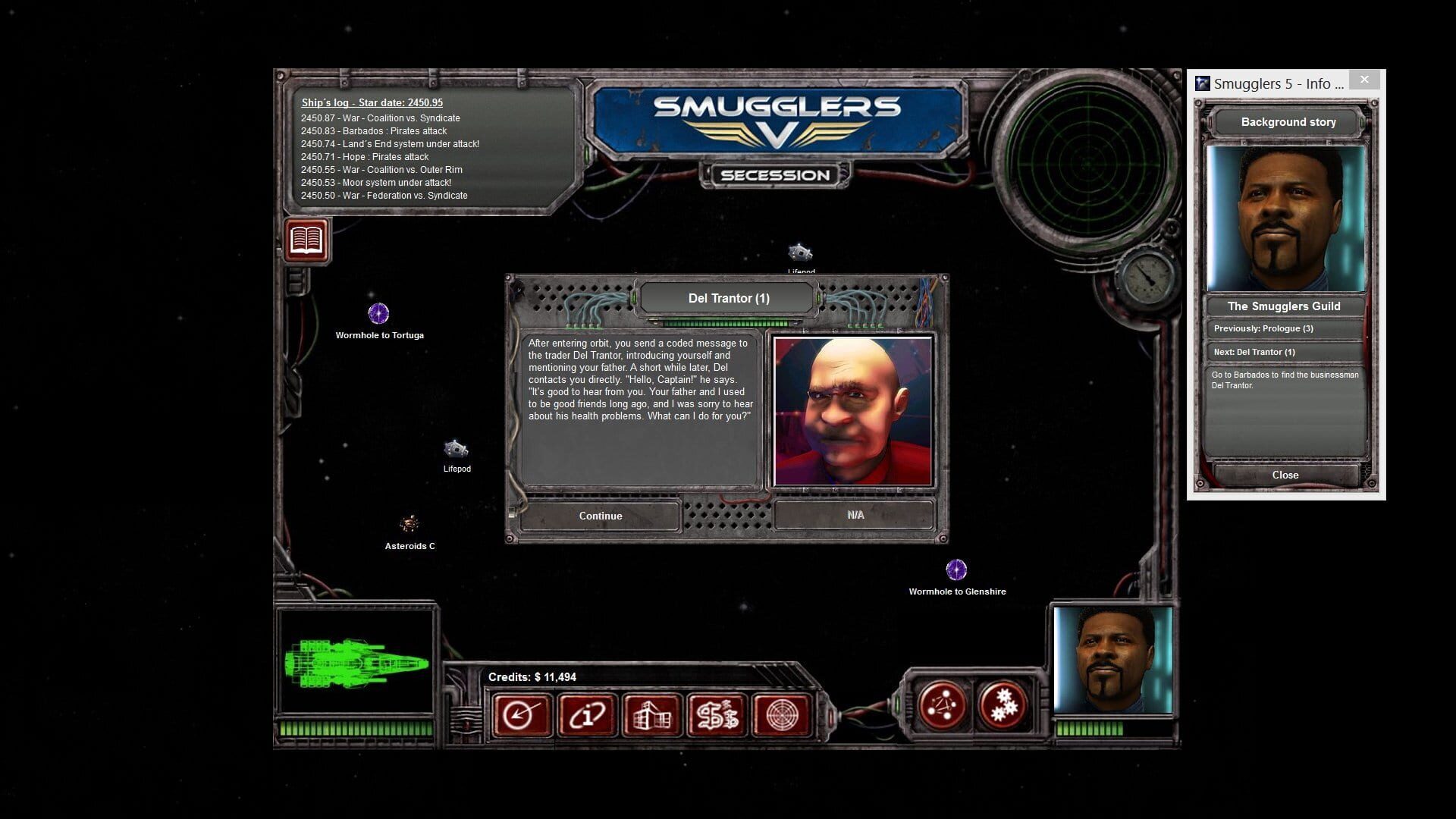The width and height of the screenshot is (1456, 819).
Task: Open the station building icon
Action: click(652, 714)
